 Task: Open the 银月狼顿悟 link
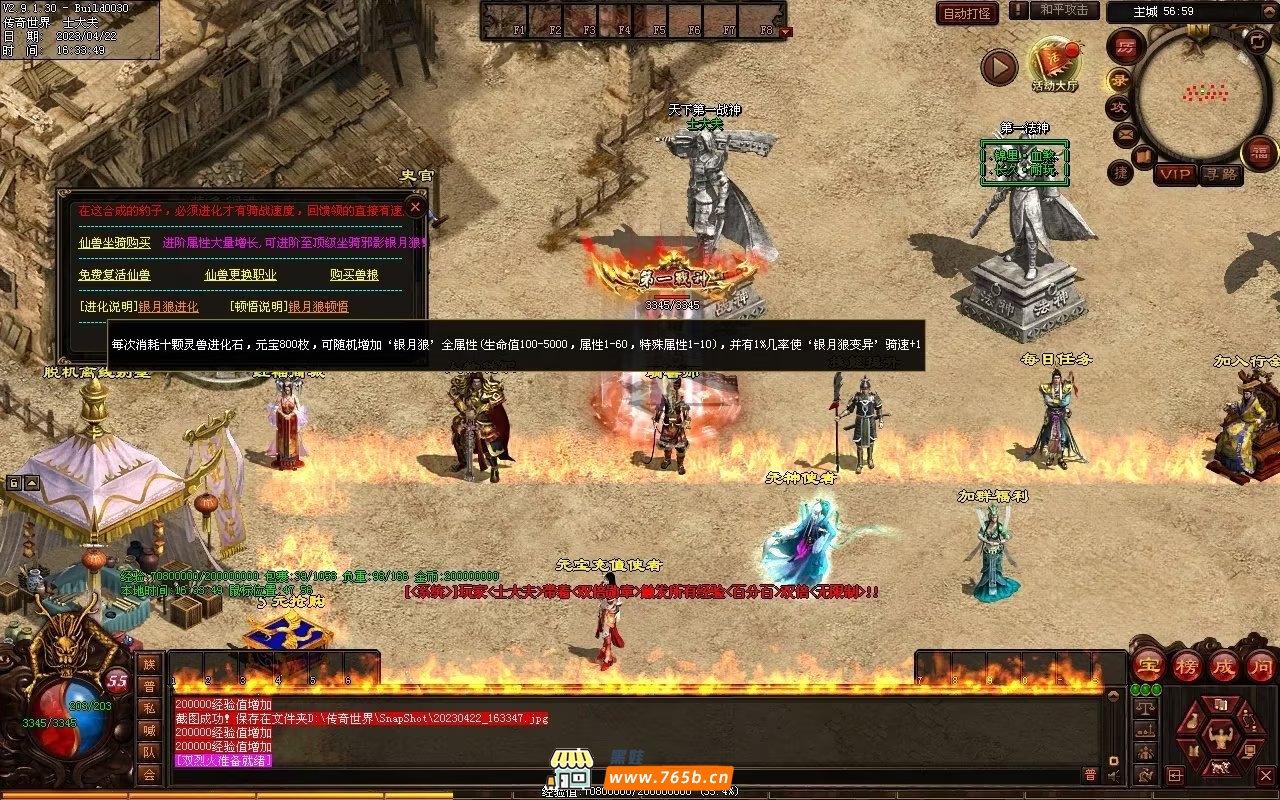pyautogui.click(x=318, y=307)
